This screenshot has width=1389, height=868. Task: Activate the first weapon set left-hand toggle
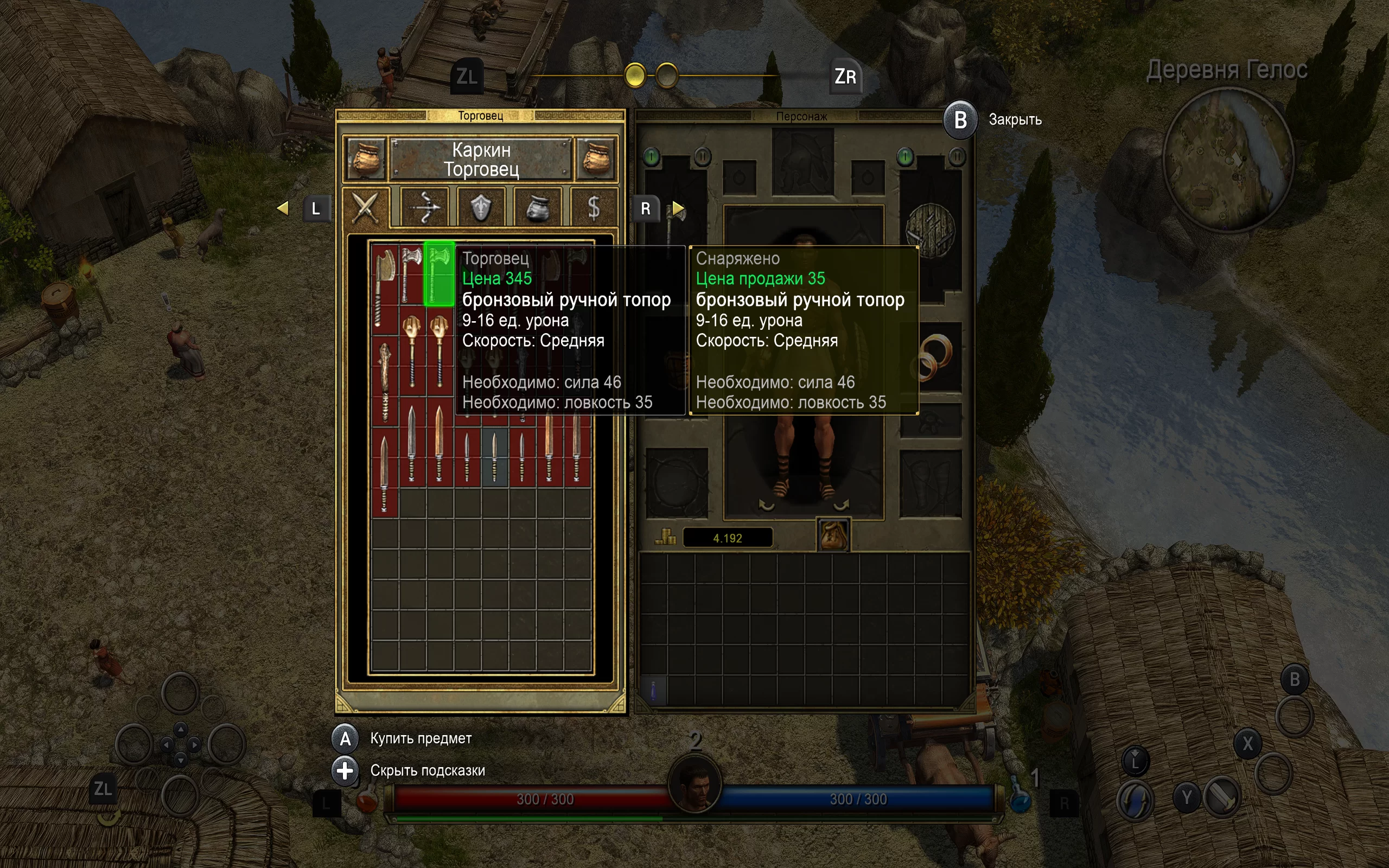click(x=652, y=156)
